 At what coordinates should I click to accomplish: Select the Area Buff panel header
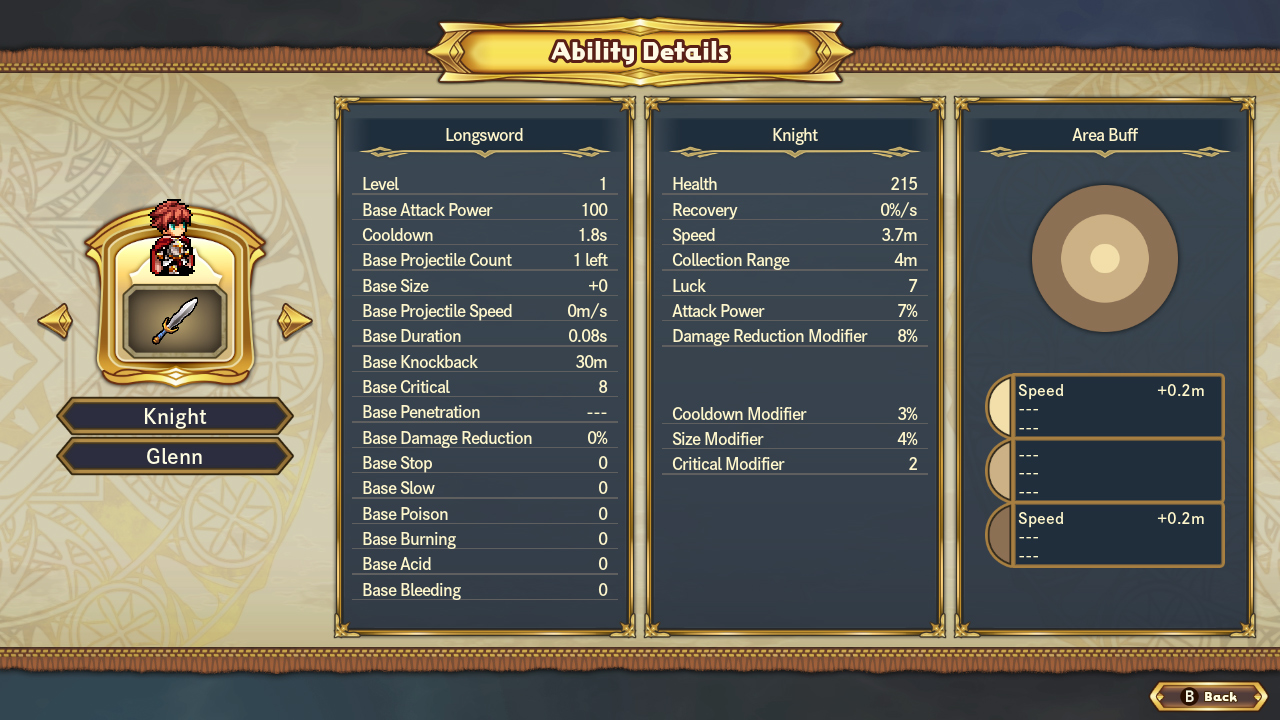(1104, 135)
